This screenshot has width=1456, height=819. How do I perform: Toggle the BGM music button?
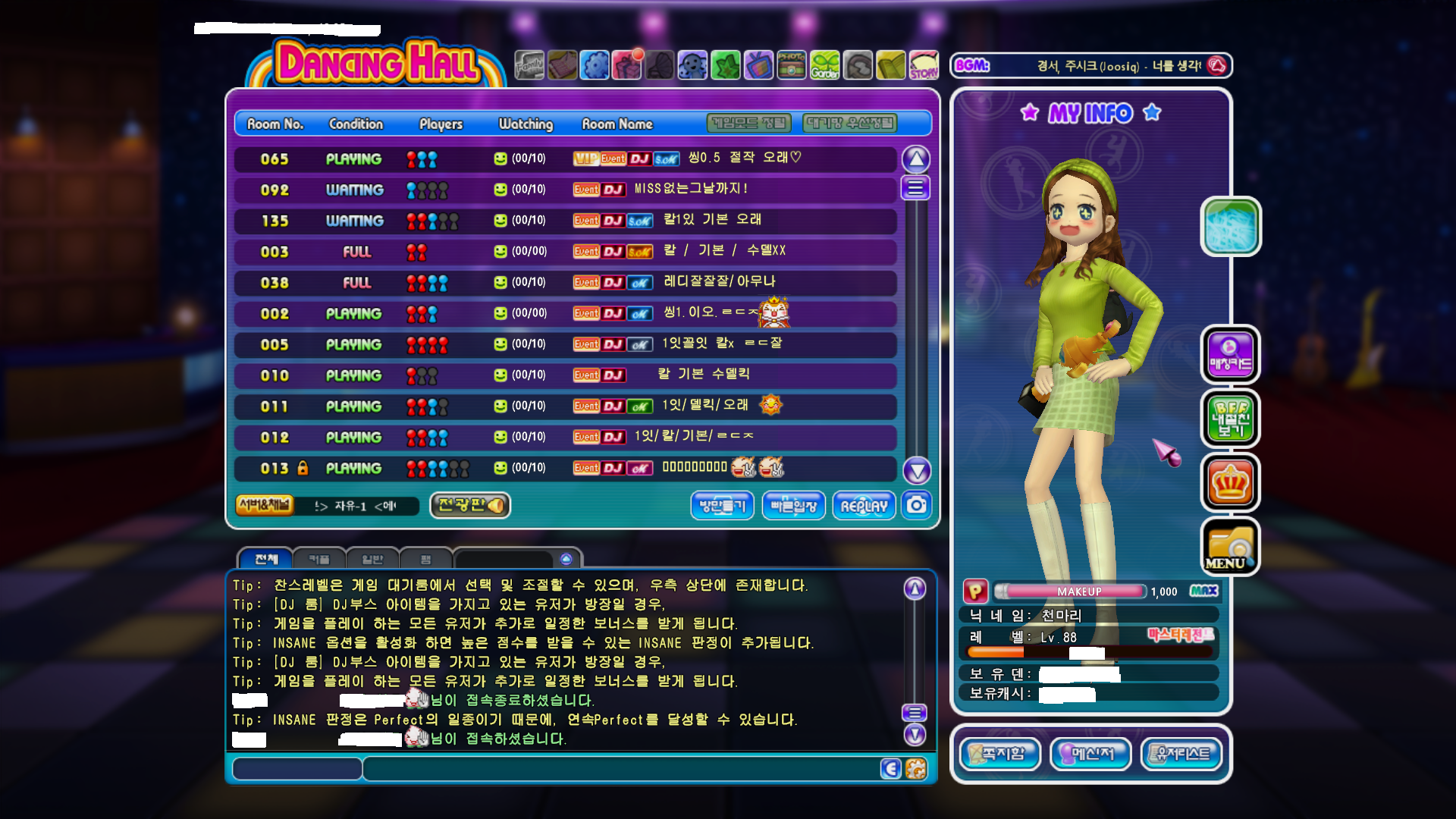coord(1216,66)
